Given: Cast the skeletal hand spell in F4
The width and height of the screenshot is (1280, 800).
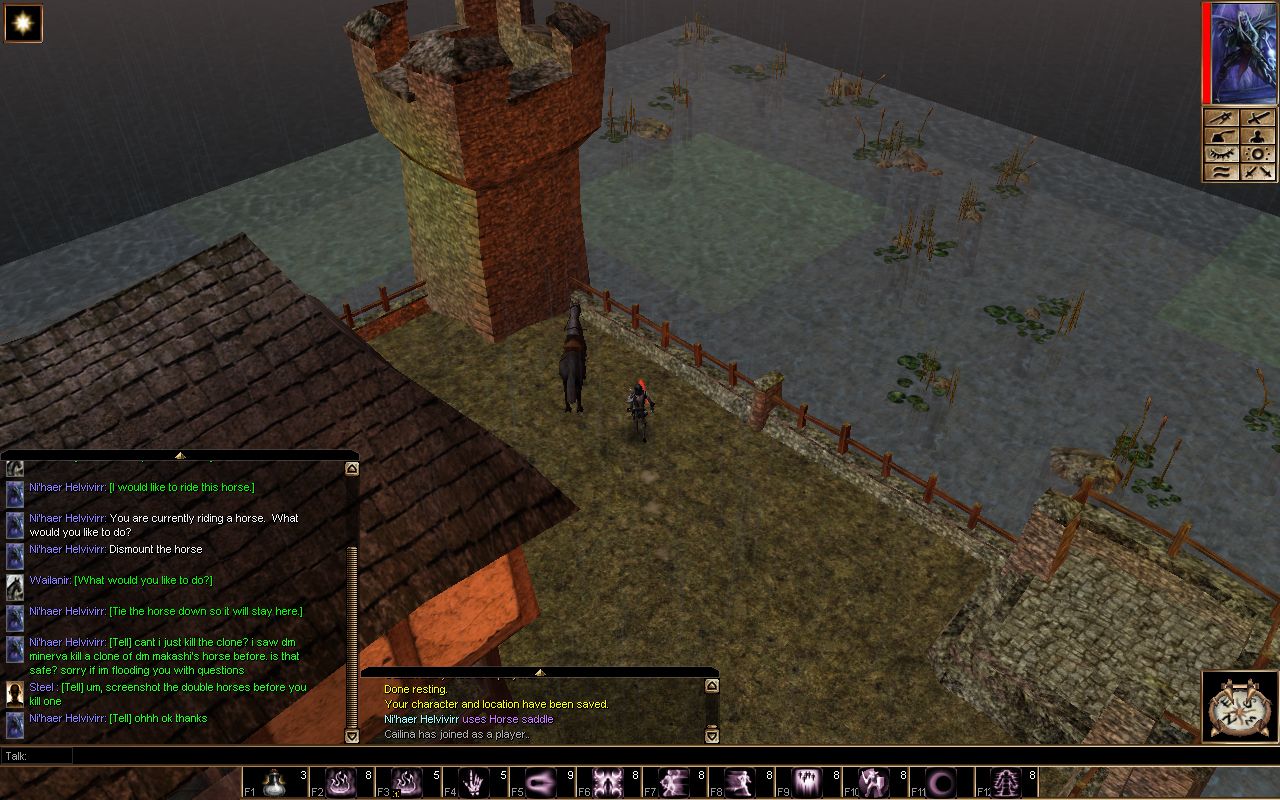Looking at the screenshot, I should coord(474,782).
